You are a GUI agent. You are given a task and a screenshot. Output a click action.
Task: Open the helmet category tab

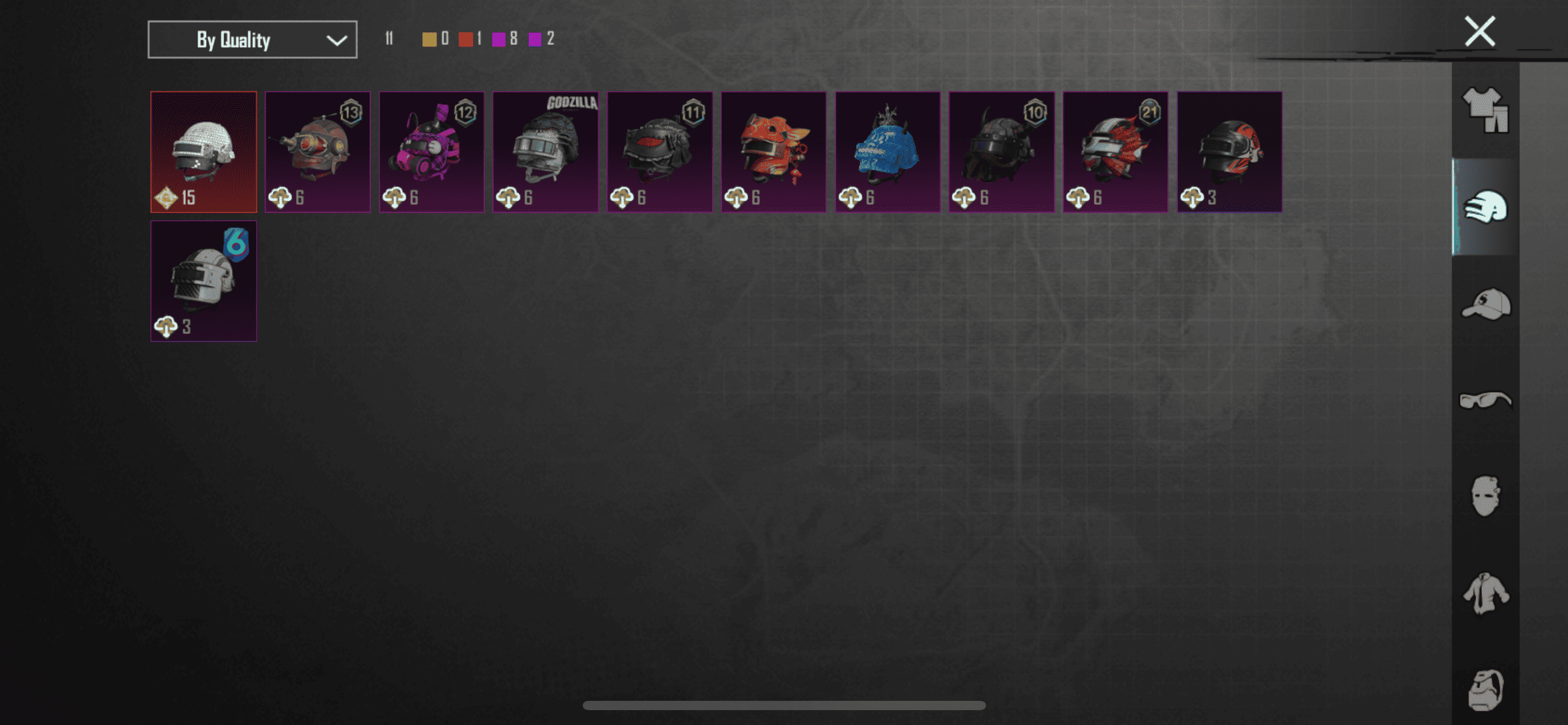[x=1485, y=206]
